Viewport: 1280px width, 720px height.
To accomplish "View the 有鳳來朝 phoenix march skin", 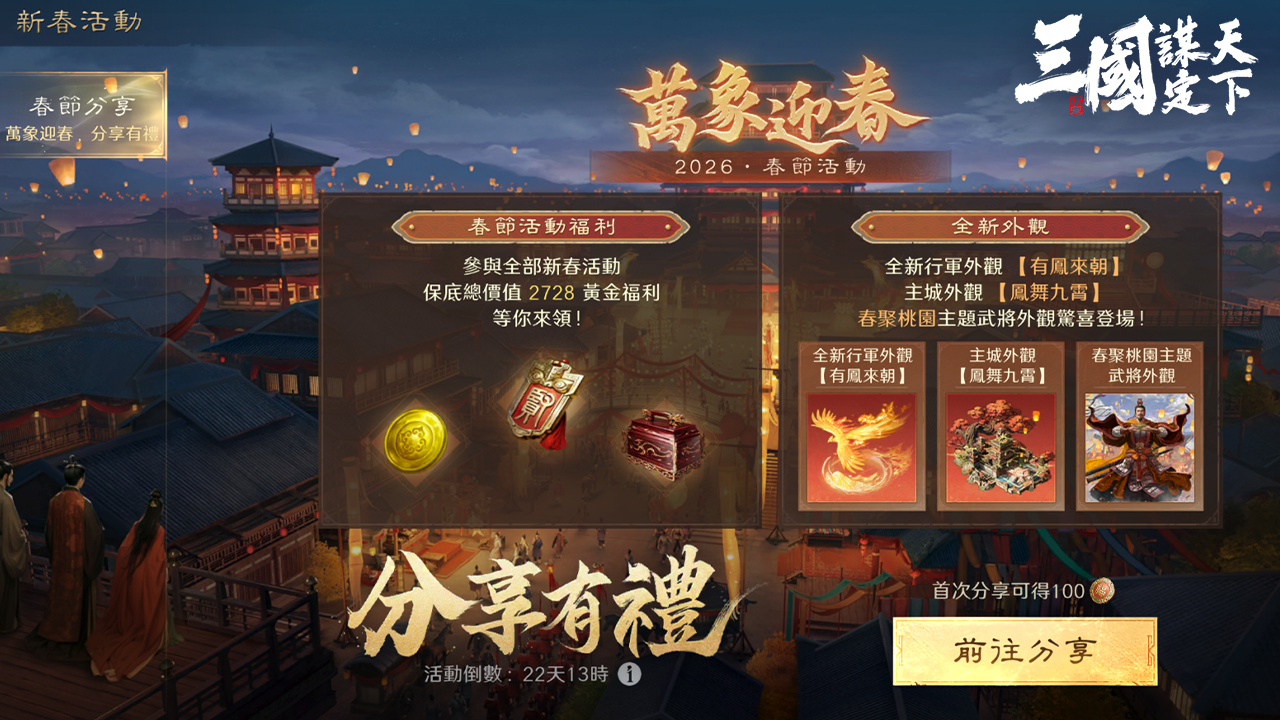I will click(x=861, y=447).
